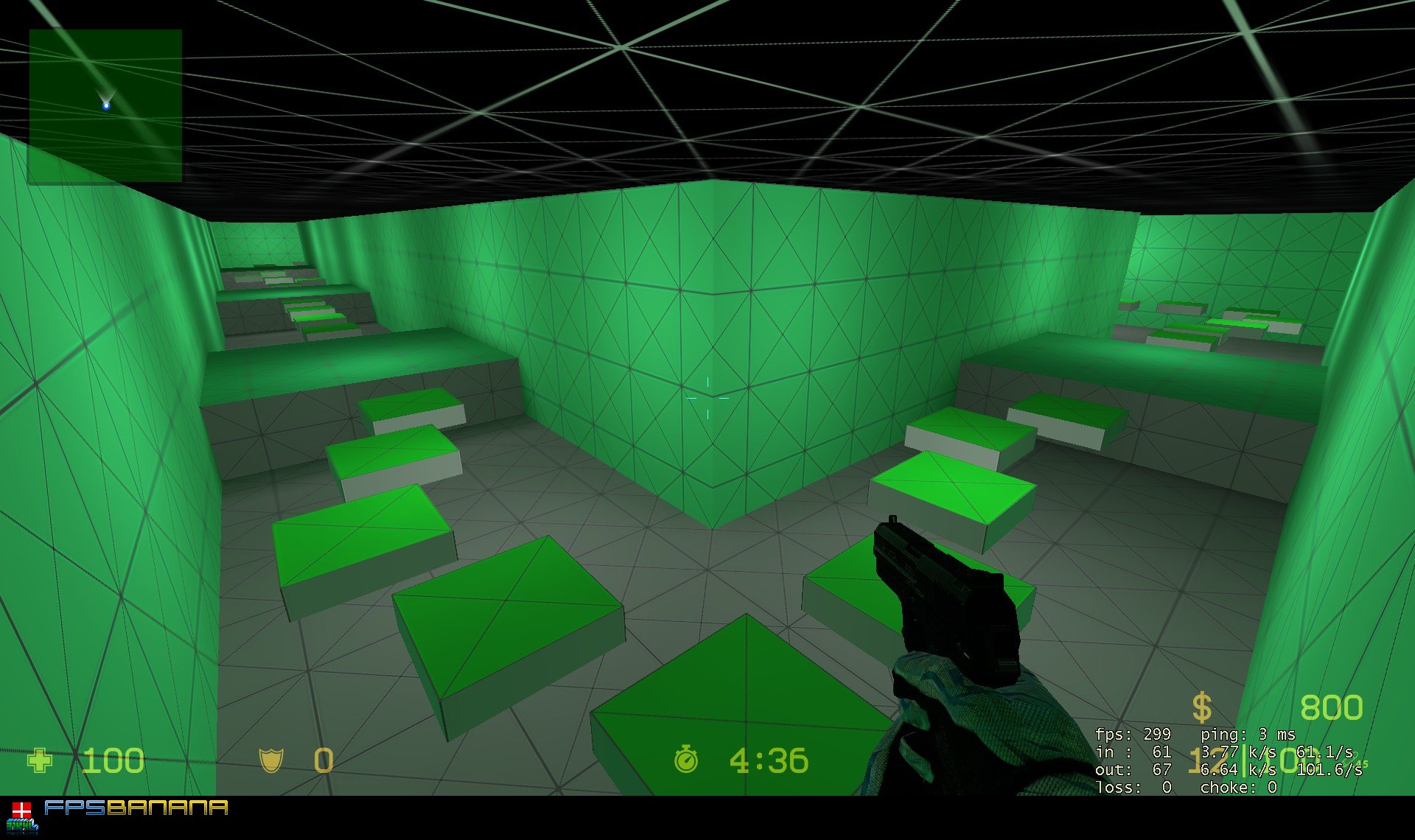
Task: Click the red cross clan logo watermark
Action: coord(22,808)
